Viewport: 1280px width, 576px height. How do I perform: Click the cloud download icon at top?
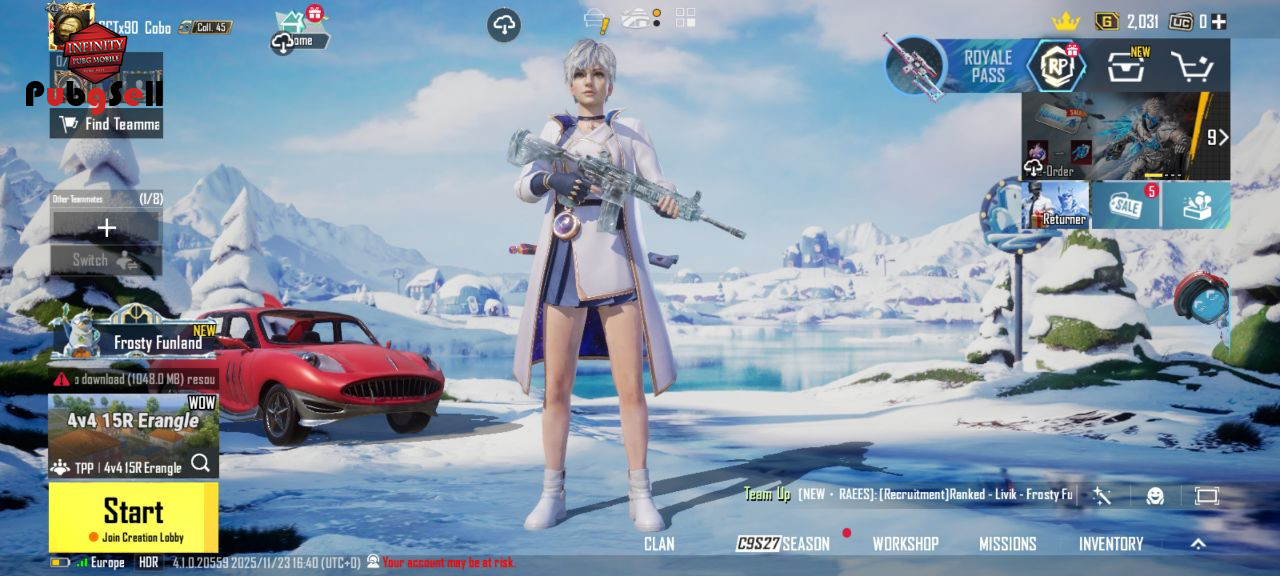coord(504,26)
